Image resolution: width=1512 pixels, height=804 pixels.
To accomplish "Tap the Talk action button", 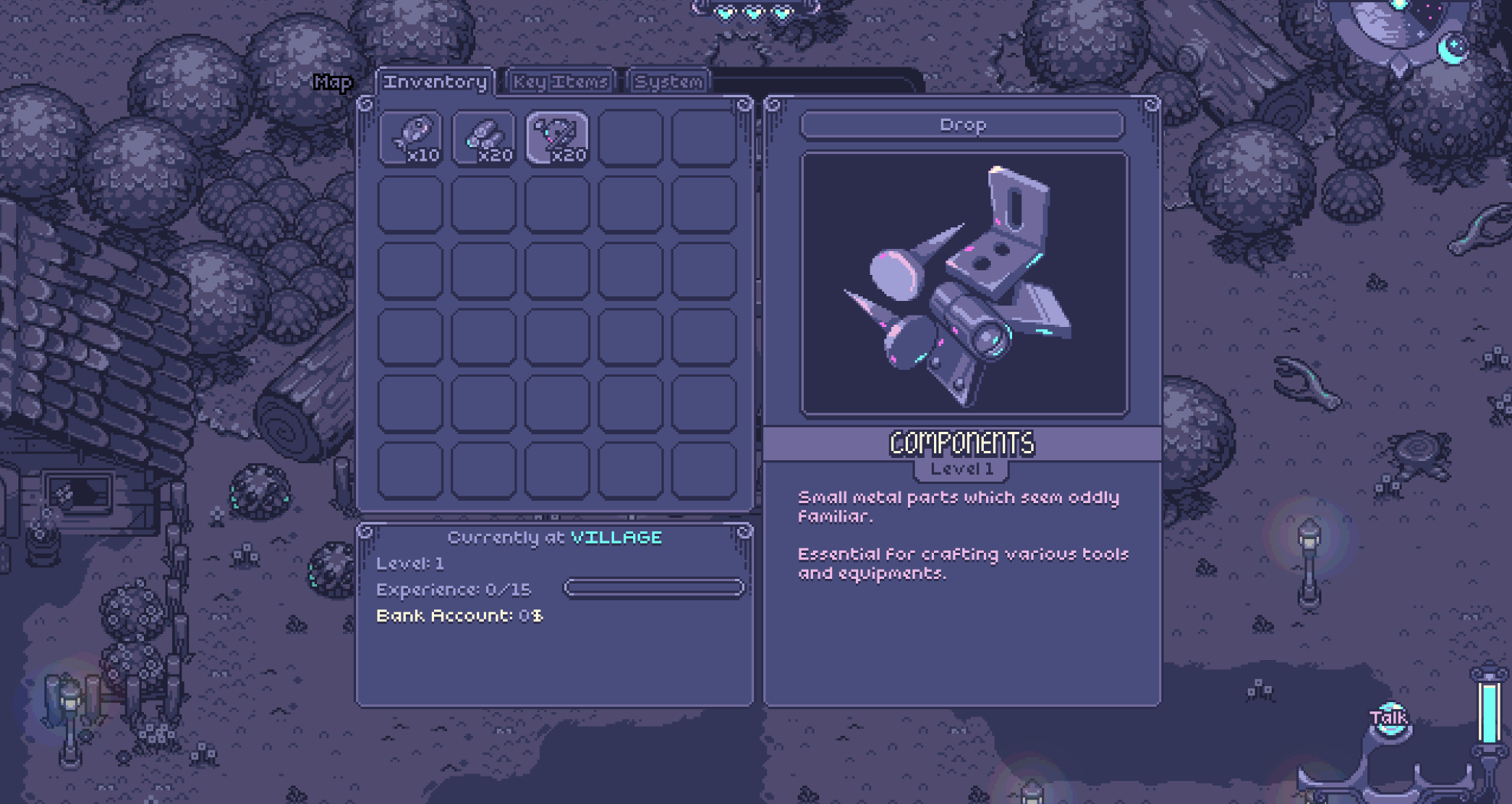I will pos(1388,717).
